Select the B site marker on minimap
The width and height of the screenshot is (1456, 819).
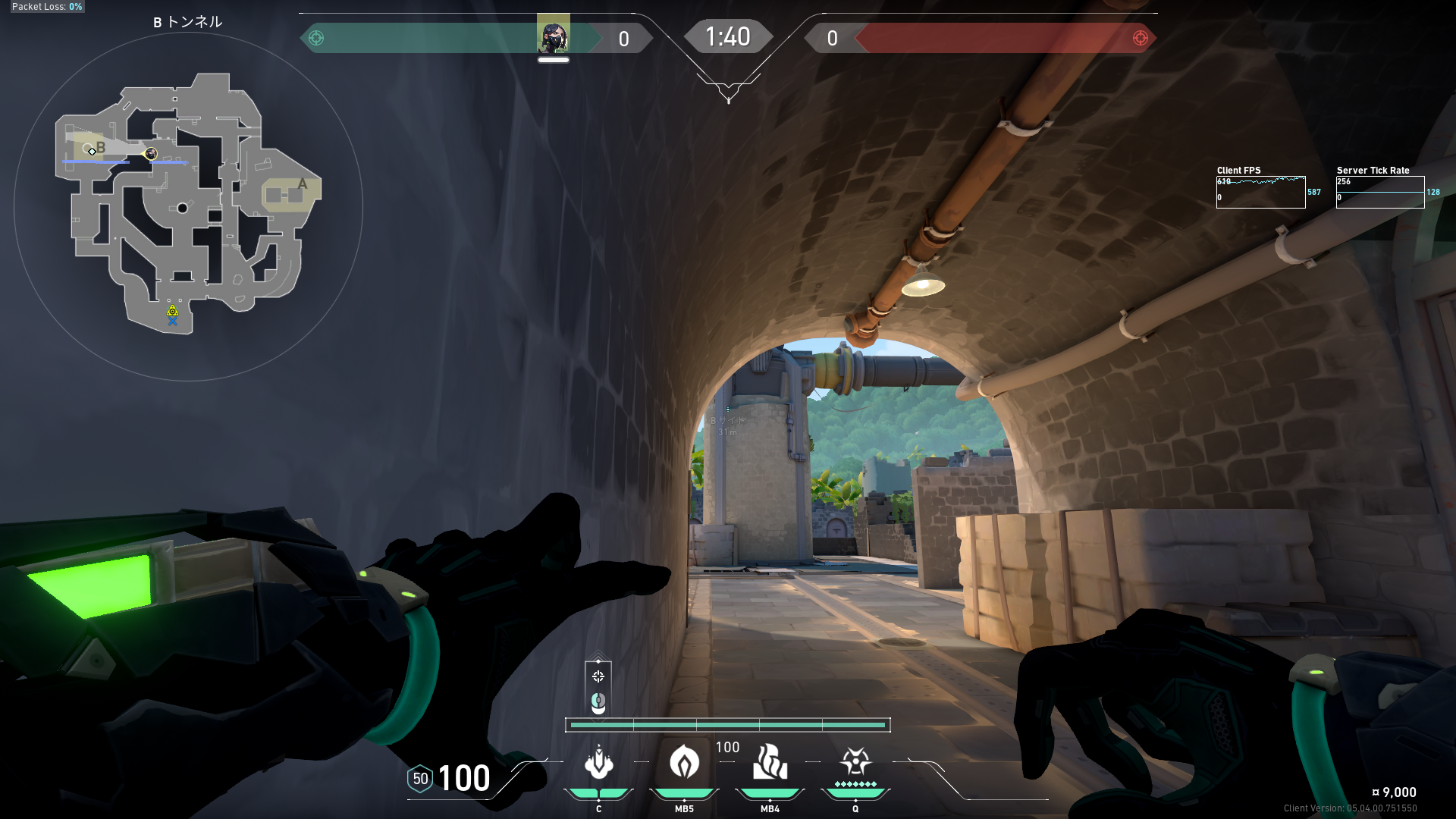(101, 148)
